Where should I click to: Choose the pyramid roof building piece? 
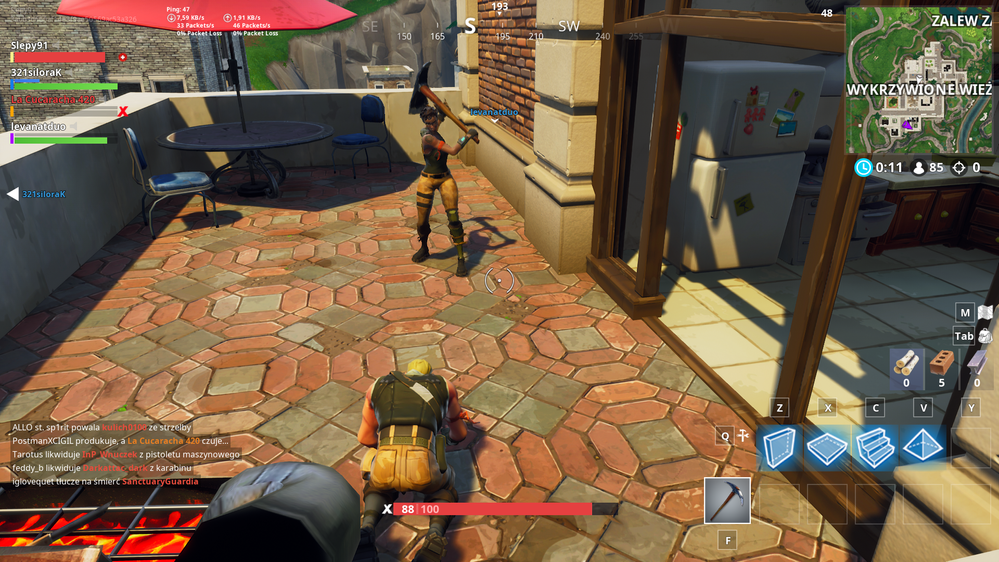tap(922, 447)
